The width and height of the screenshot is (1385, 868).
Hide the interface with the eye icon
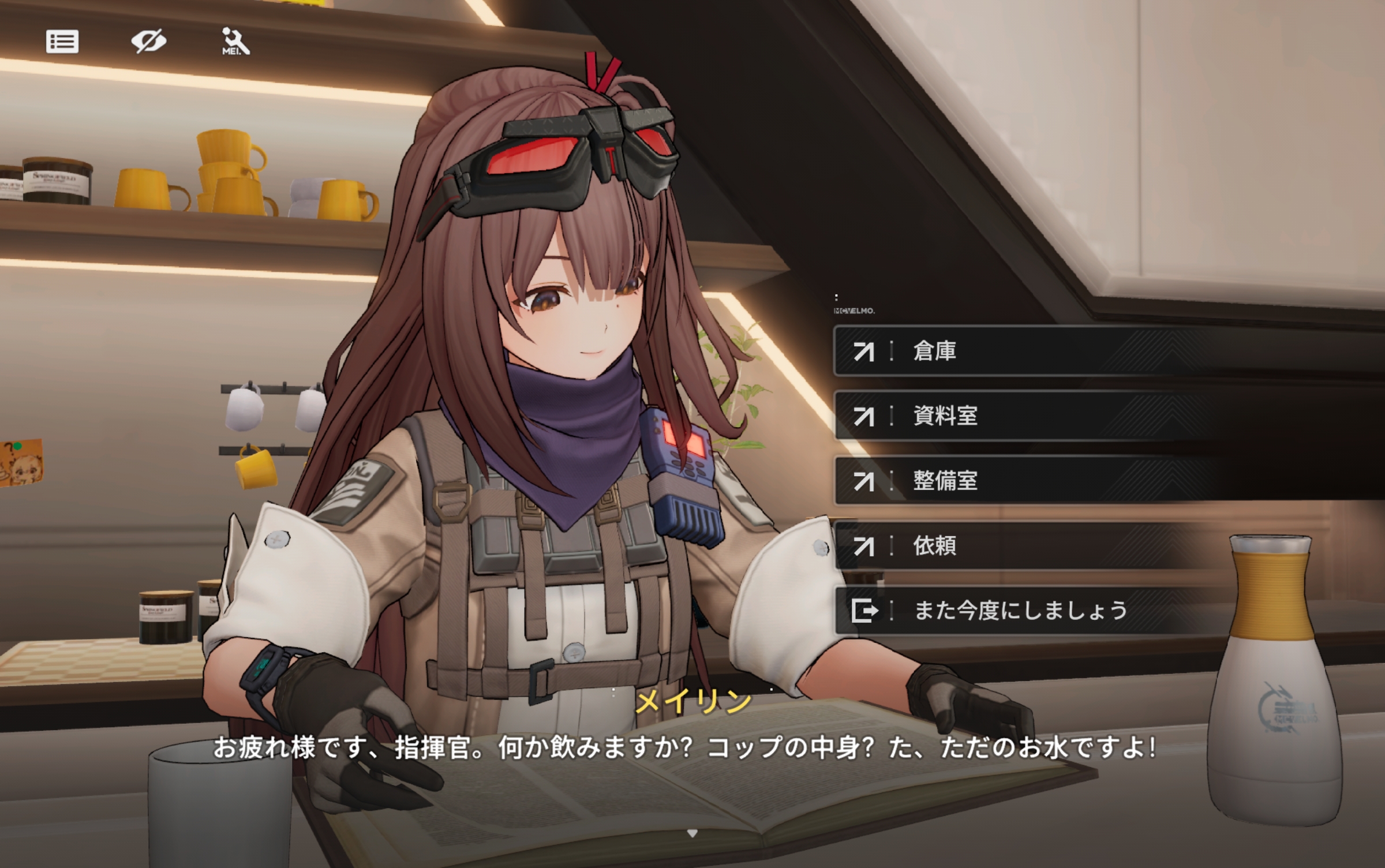(148, 42)
